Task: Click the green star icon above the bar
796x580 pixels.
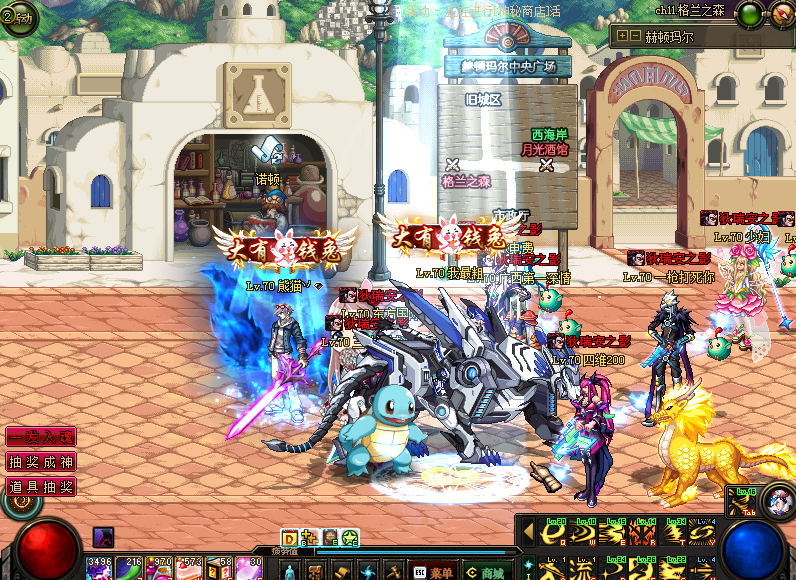Action: pos(350,538)
